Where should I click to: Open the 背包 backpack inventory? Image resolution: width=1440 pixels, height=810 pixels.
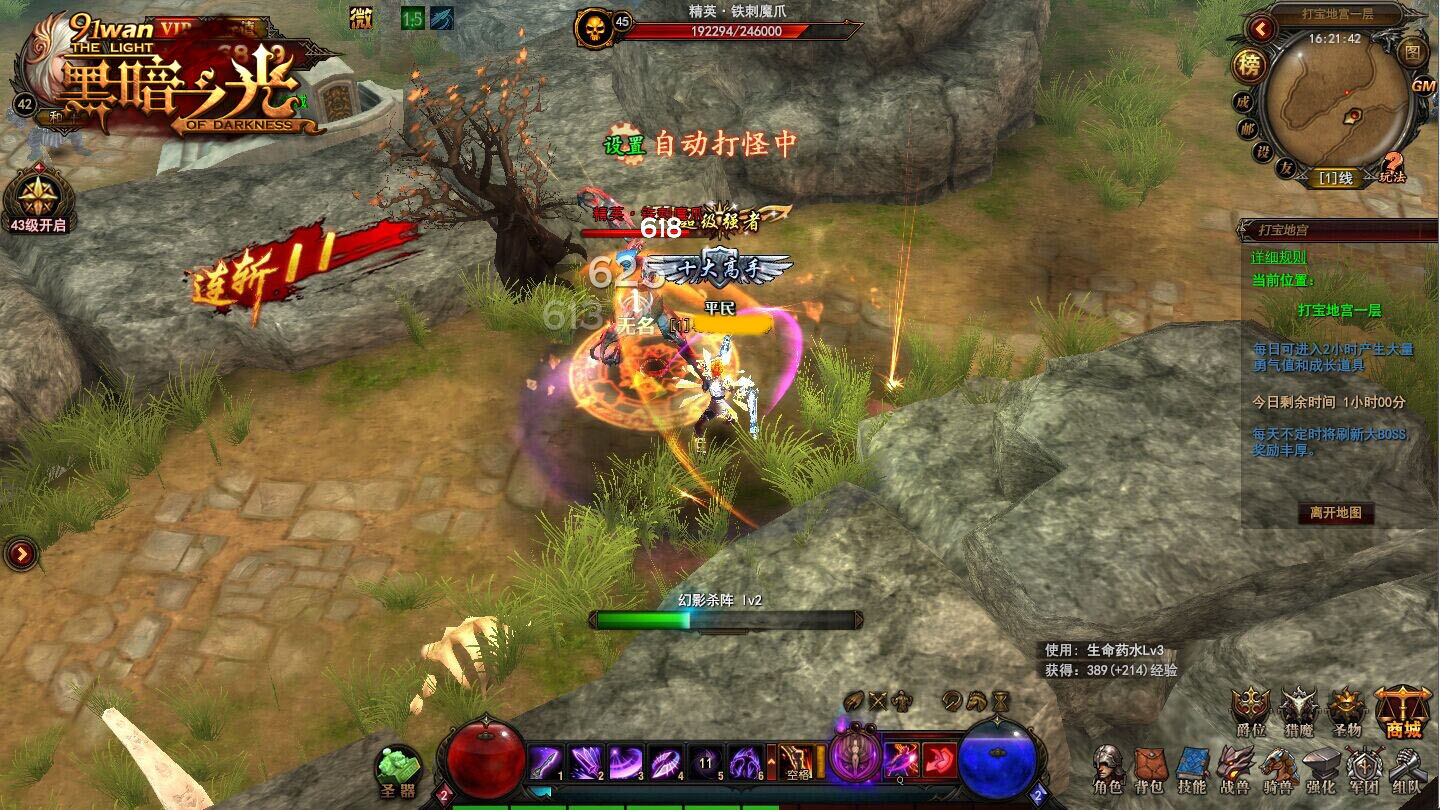click(x=1150, y=767)
